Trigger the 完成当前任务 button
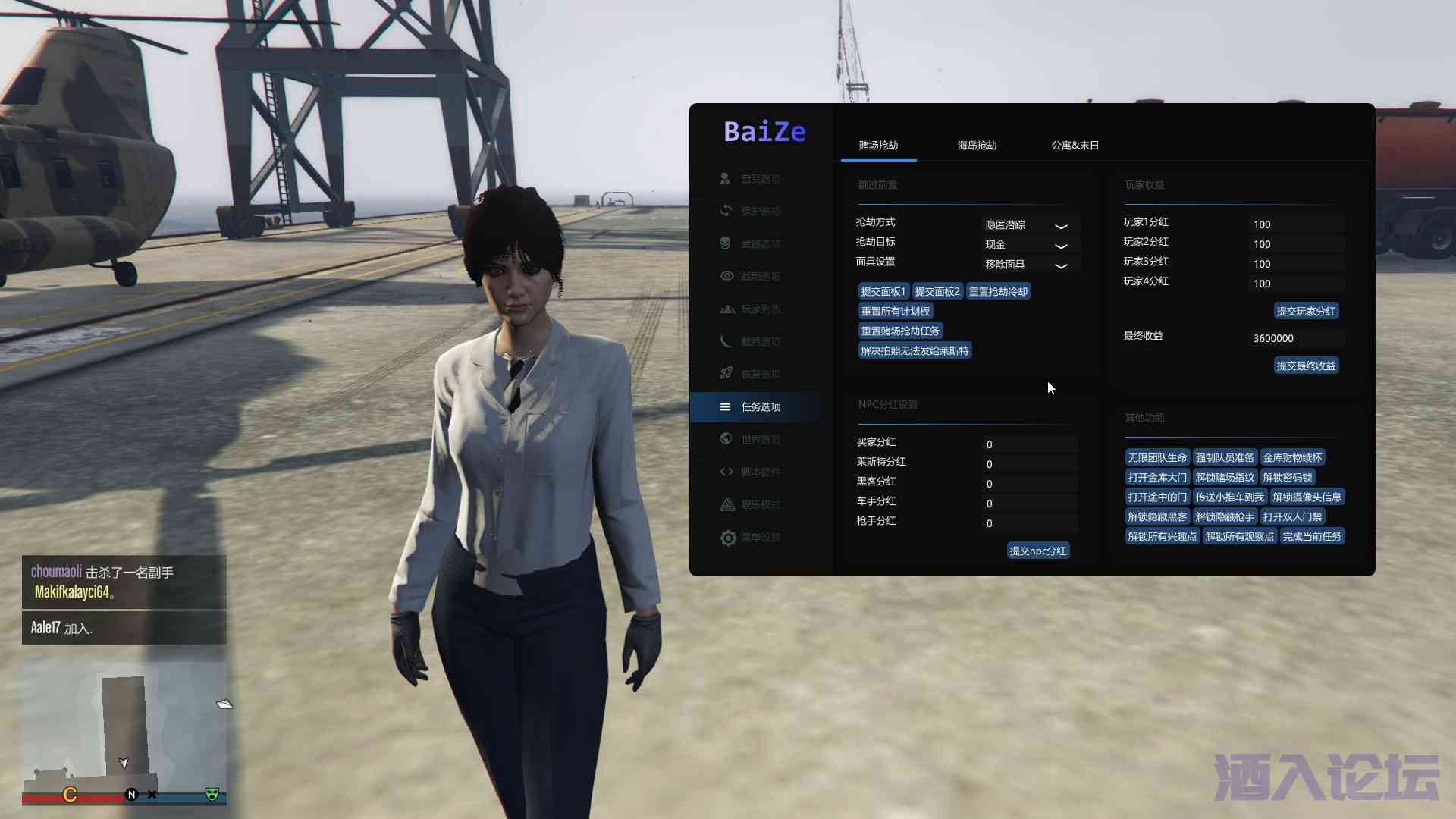This screenshot has width=1456, height=819. [1312, 537]
